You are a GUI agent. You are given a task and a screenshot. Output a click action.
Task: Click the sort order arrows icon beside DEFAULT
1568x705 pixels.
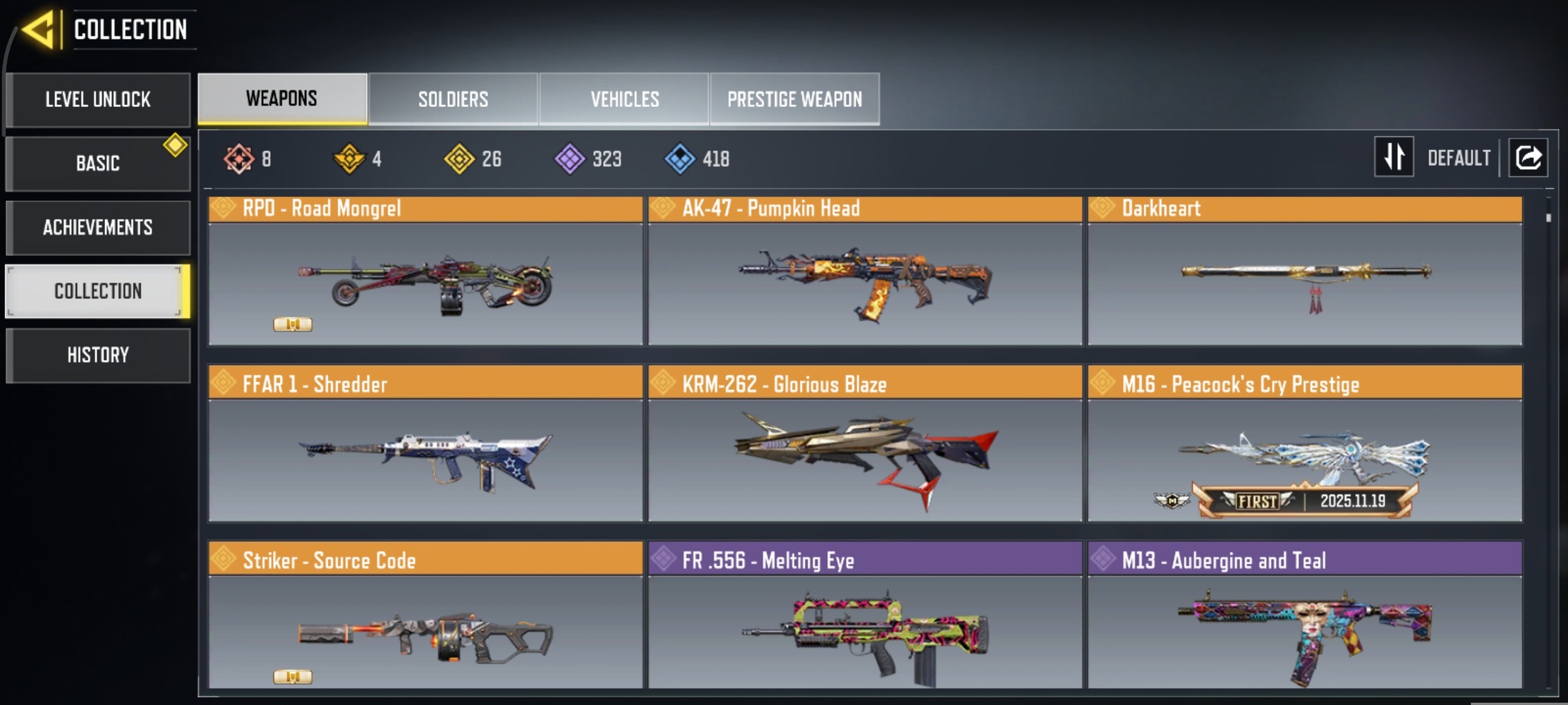pos(1394,157)
